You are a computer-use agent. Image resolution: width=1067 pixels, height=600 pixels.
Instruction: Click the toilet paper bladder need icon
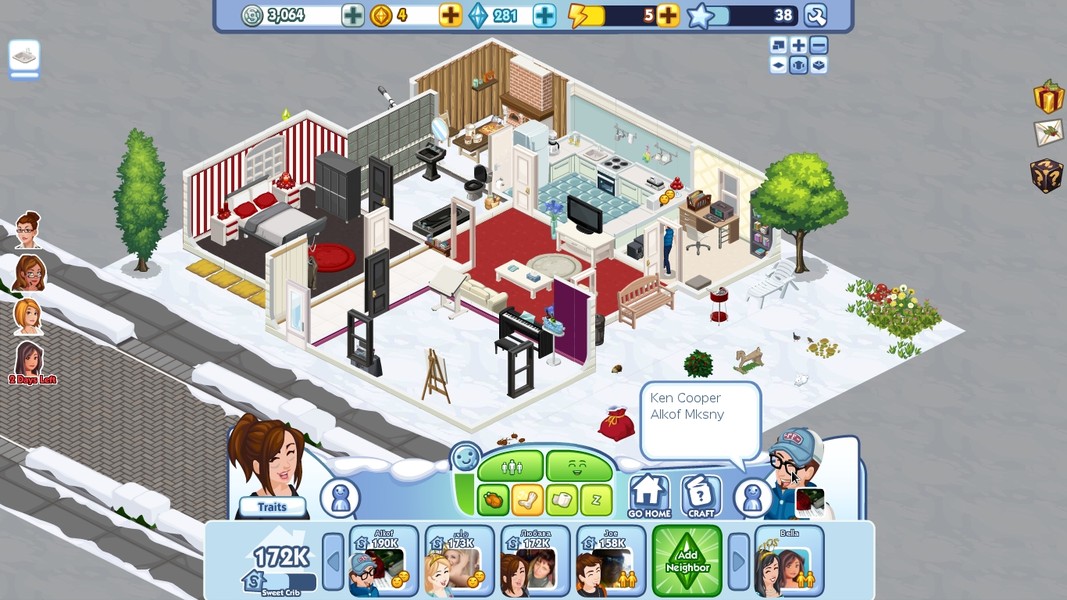(562, 499)
